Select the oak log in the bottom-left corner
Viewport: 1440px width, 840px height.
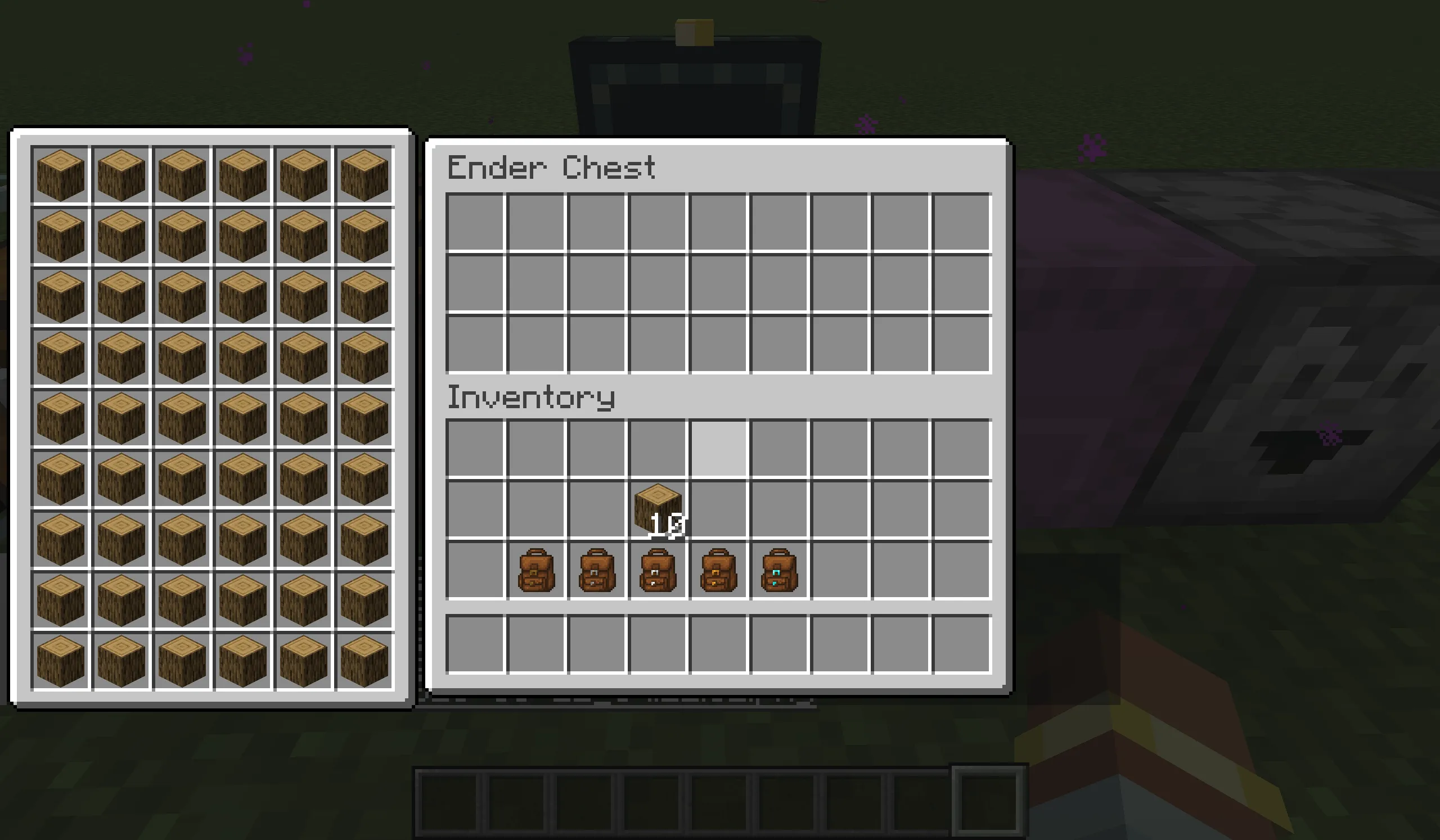click(60, 661)
